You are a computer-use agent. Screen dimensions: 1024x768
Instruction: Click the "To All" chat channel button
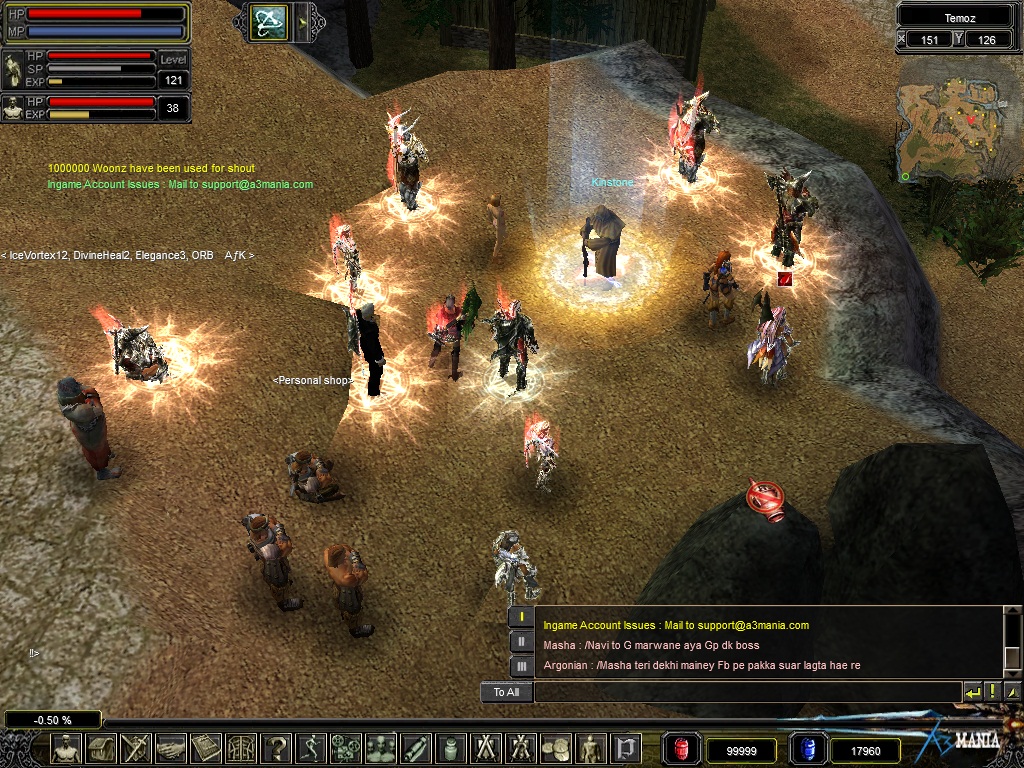[x=506, y=692]
